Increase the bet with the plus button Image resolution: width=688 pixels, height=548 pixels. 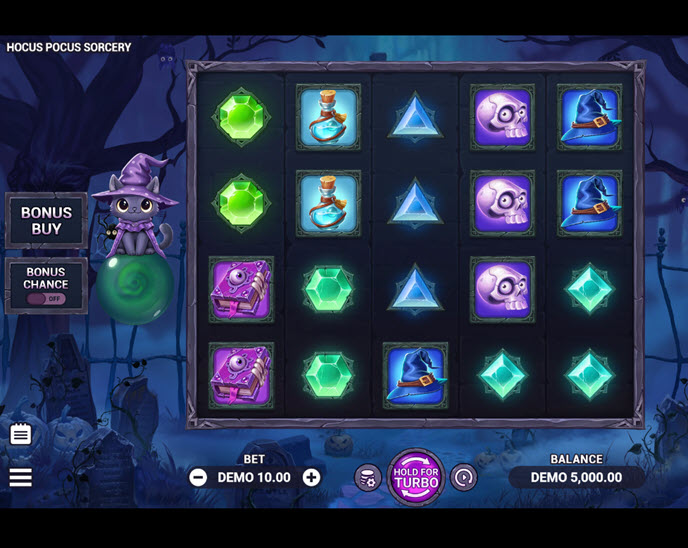tap(312, 477)
